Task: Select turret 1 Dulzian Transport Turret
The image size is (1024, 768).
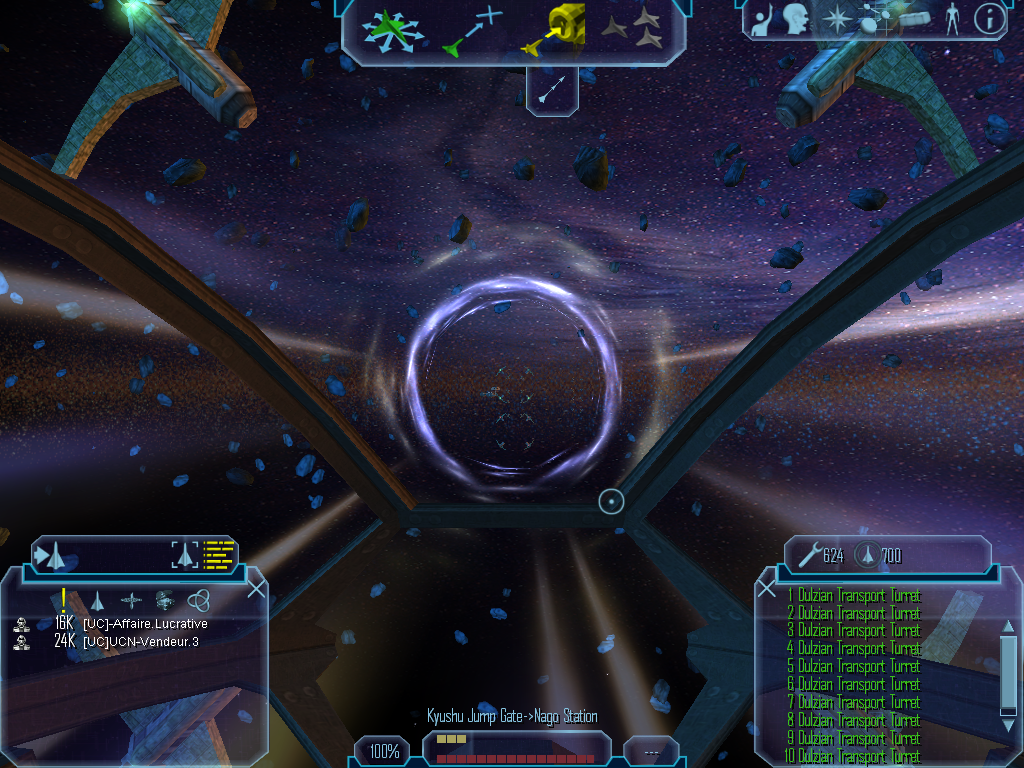Action: pos(853,595)
